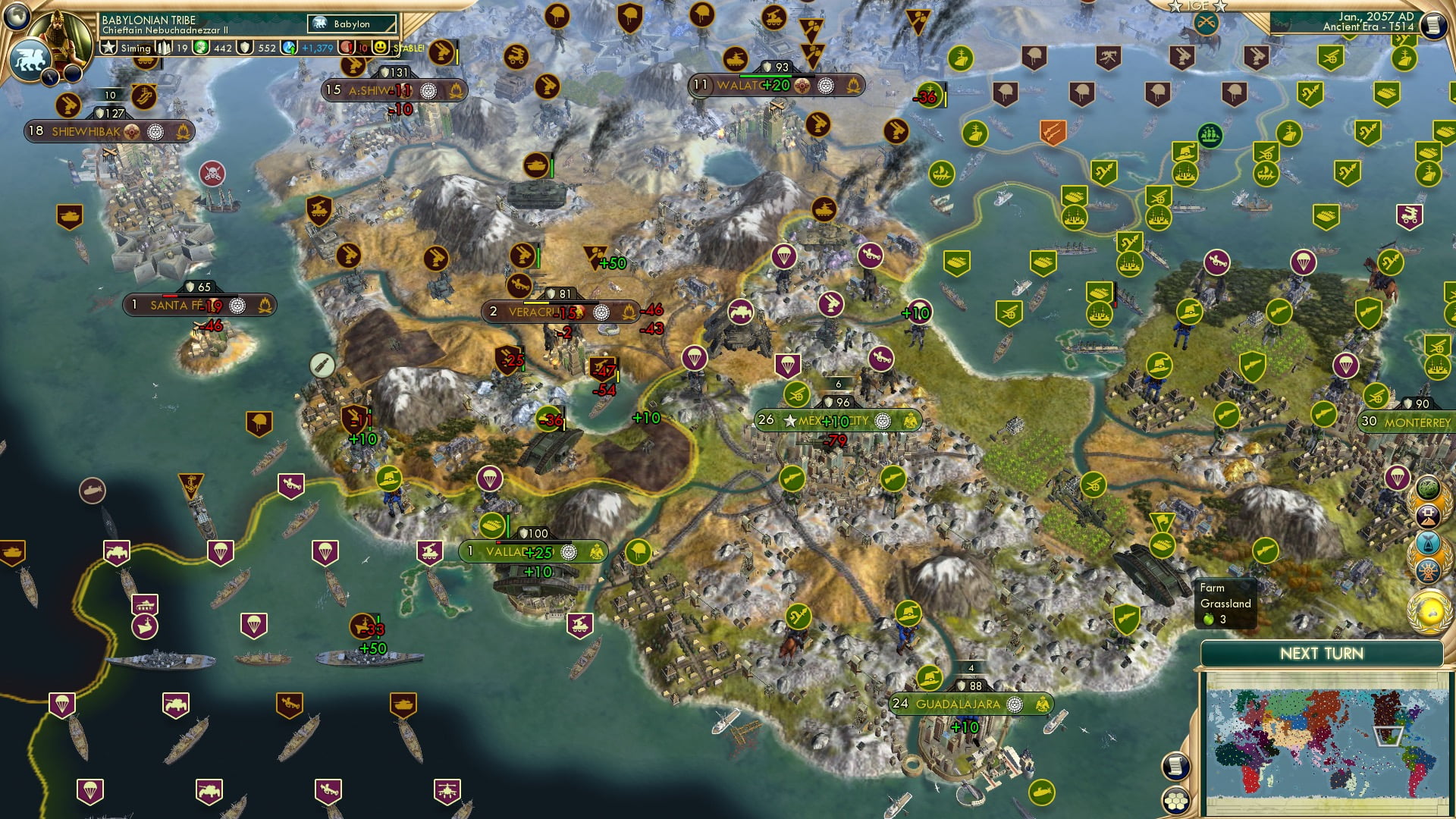Click the blue culture icon showing +1,379

288,49
